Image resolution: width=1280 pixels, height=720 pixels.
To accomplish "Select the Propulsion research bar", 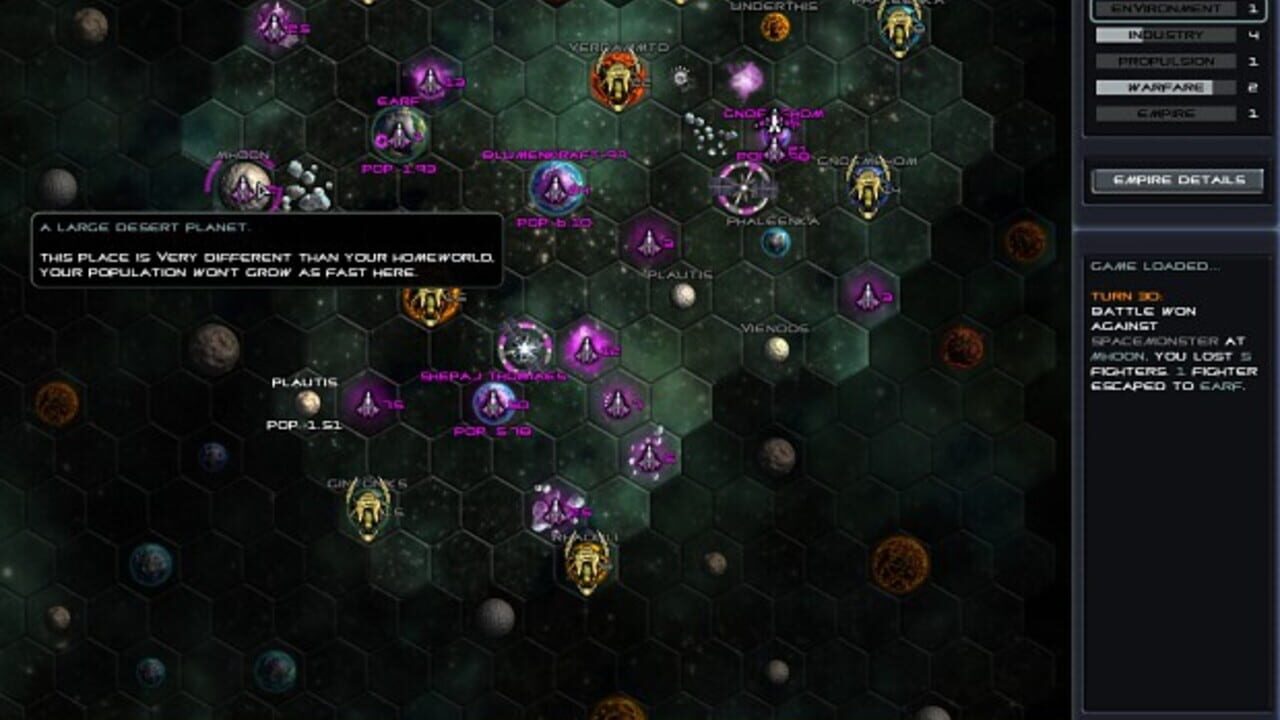I will pyautogui.click(x=1165, y=62).
